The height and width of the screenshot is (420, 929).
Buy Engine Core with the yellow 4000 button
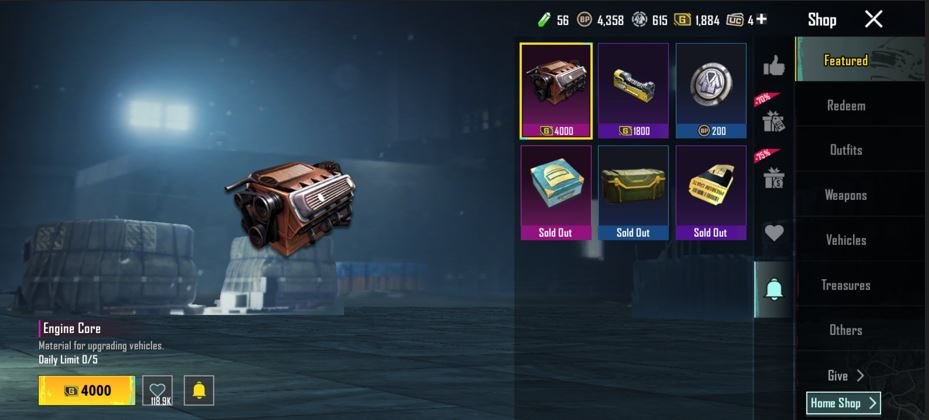(86, 390)
